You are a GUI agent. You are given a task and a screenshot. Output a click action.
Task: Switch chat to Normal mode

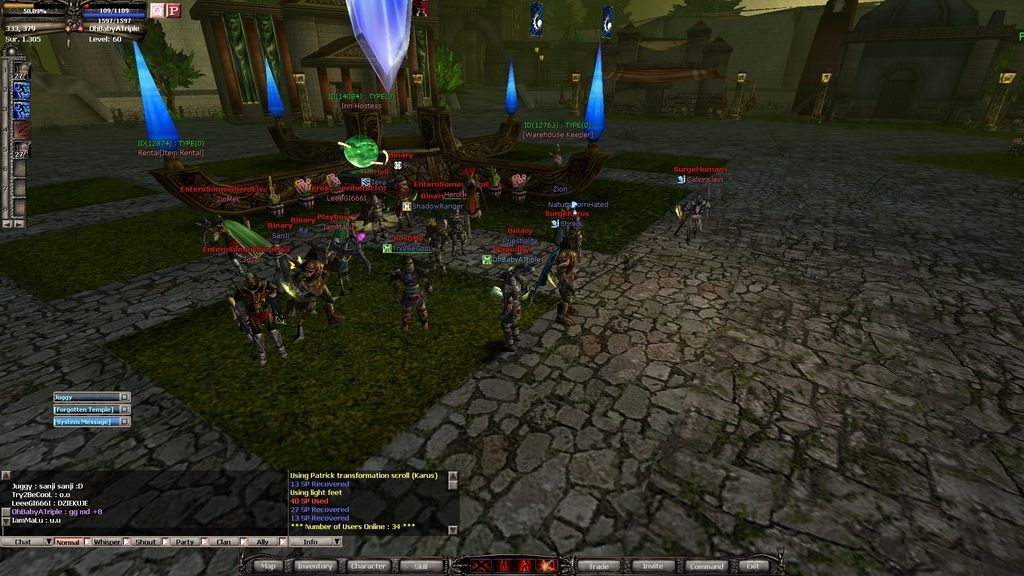[67, 542]
